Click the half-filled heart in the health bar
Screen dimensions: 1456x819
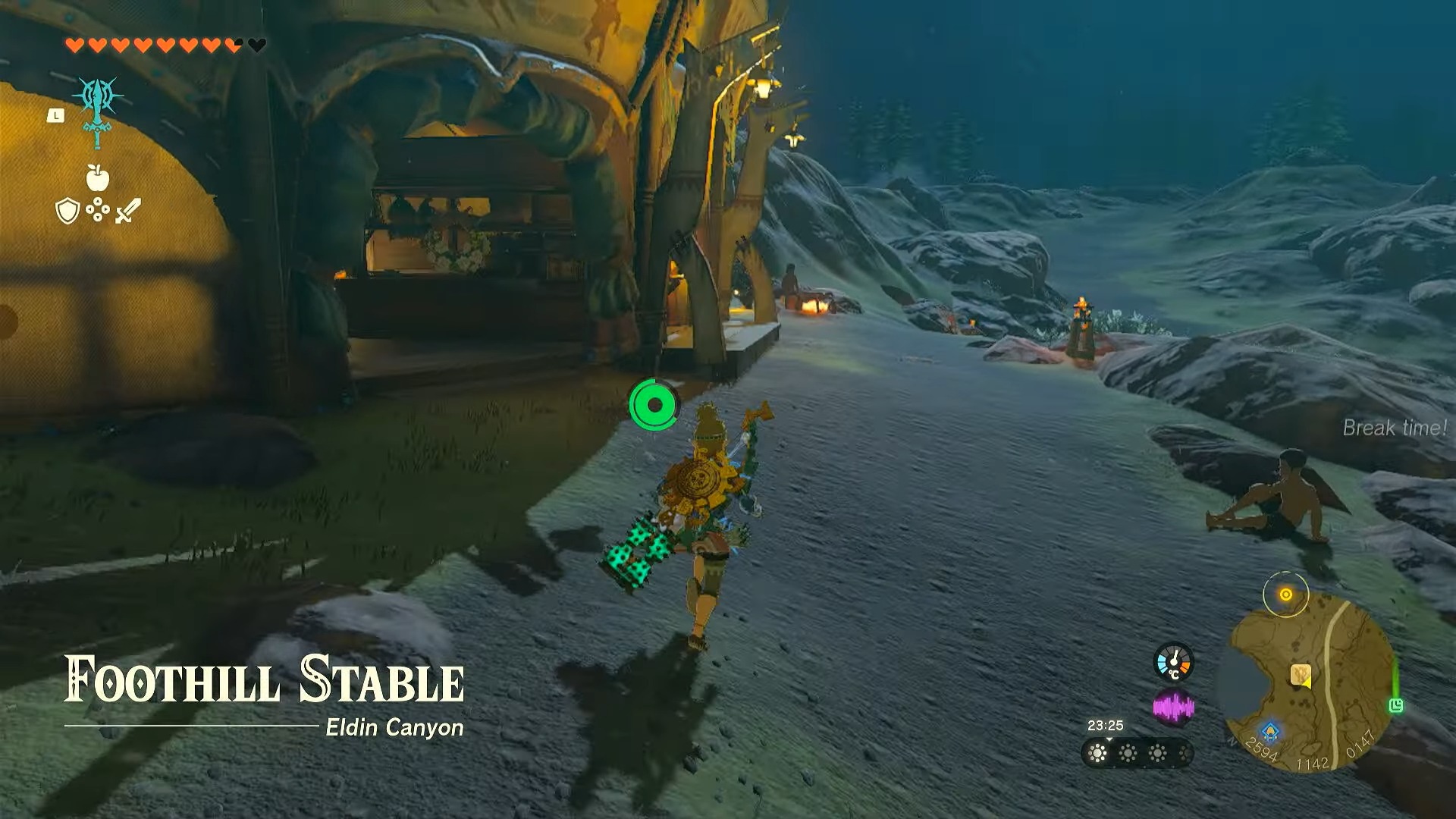coord(232,45)
